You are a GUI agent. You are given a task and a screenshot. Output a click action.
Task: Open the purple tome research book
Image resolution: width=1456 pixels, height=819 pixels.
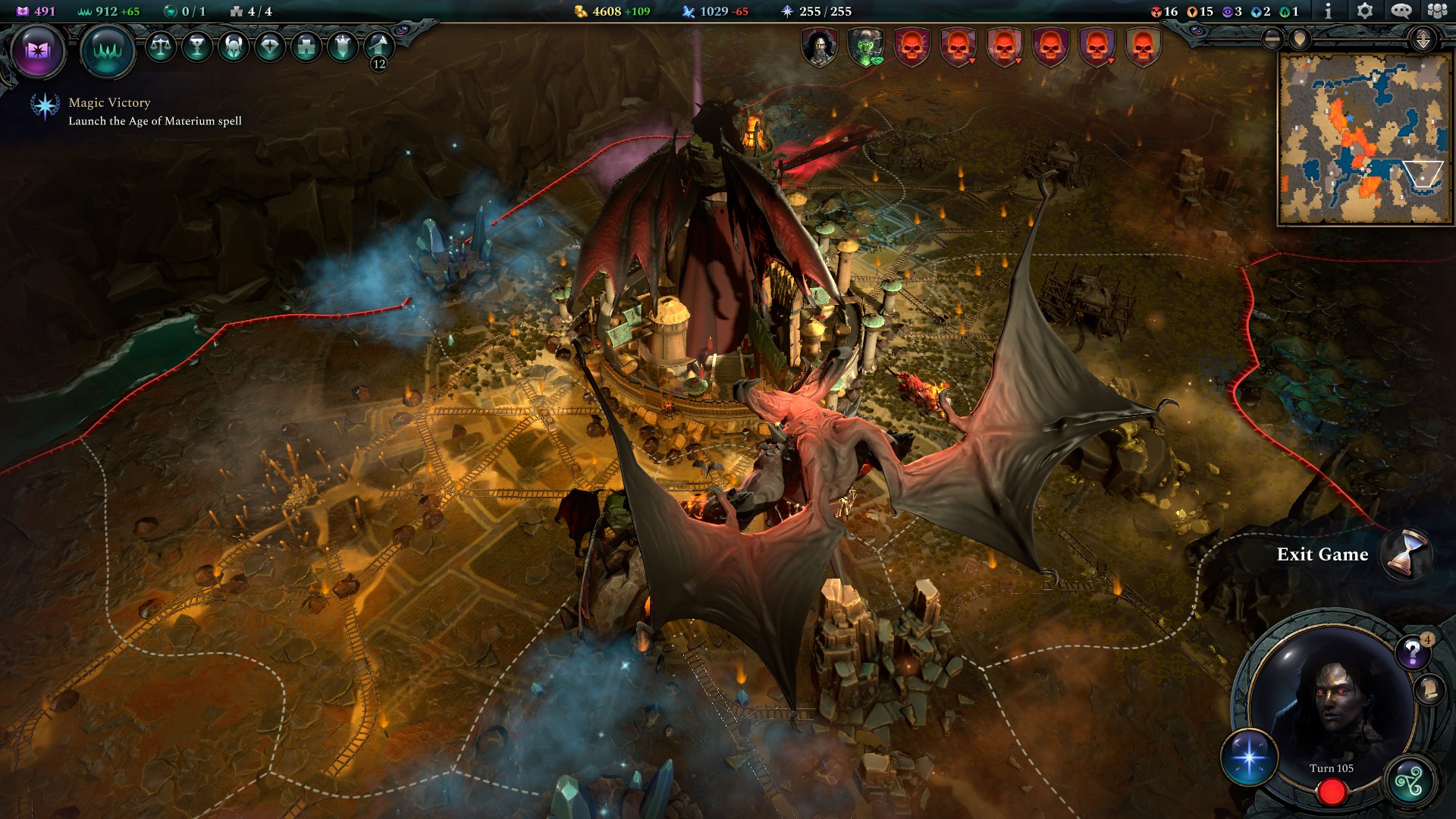38,51
